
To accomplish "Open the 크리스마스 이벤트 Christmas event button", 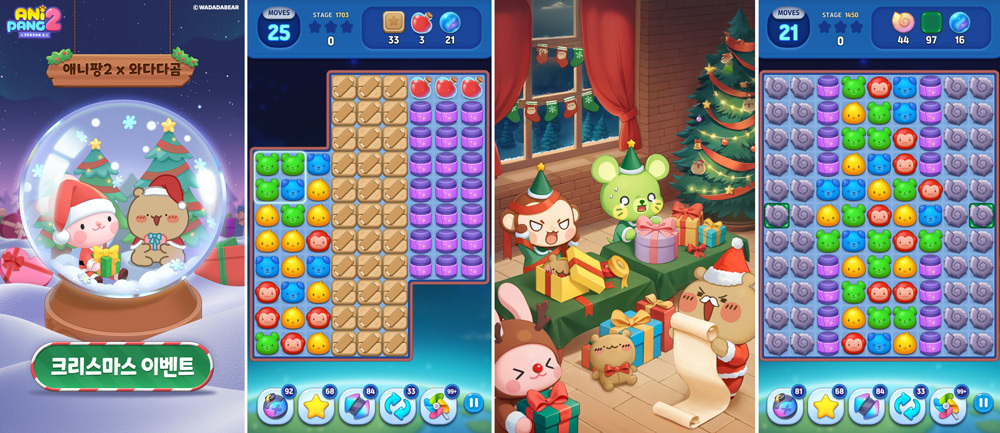I will [x=122, y=366].
